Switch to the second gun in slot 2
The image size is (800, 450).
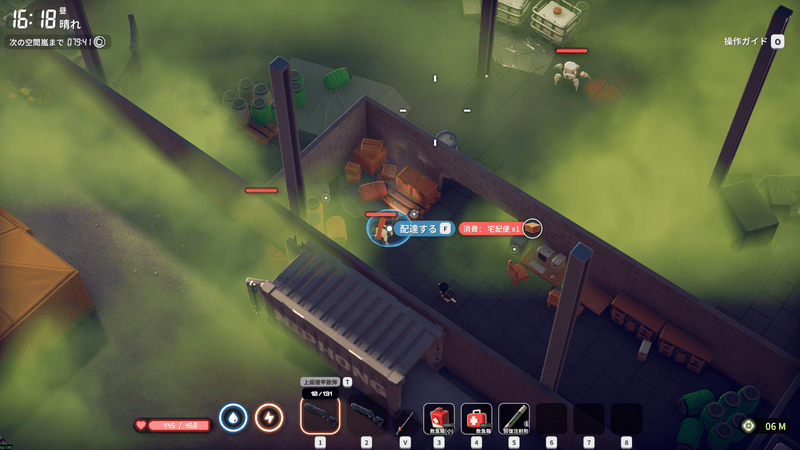(366, 416)
